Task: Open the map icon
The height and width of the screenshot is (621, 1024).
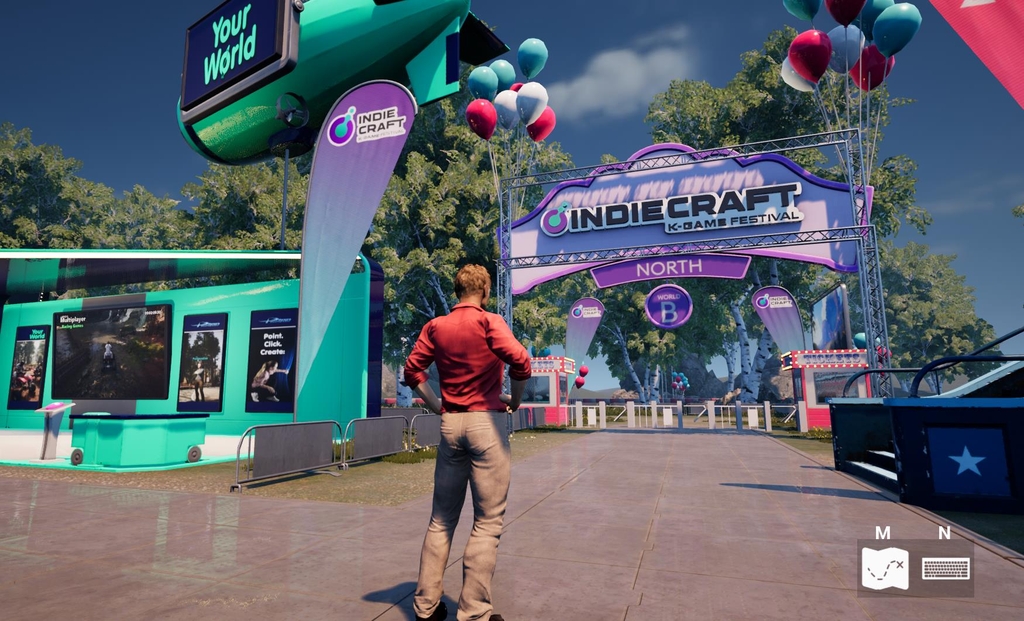Action: point(885,568)
